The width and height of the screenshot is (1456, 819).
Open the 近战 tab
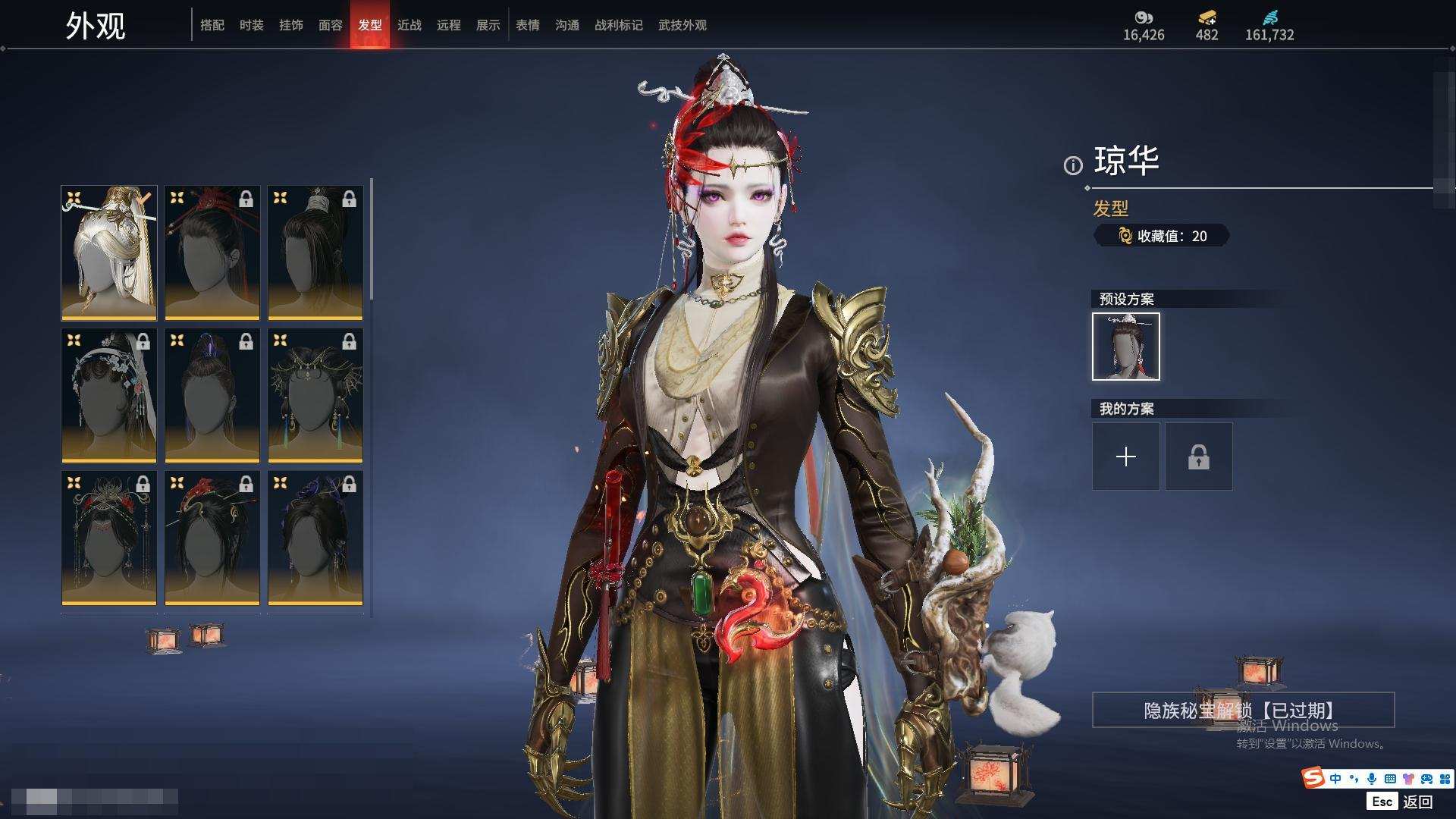point(409,25)
